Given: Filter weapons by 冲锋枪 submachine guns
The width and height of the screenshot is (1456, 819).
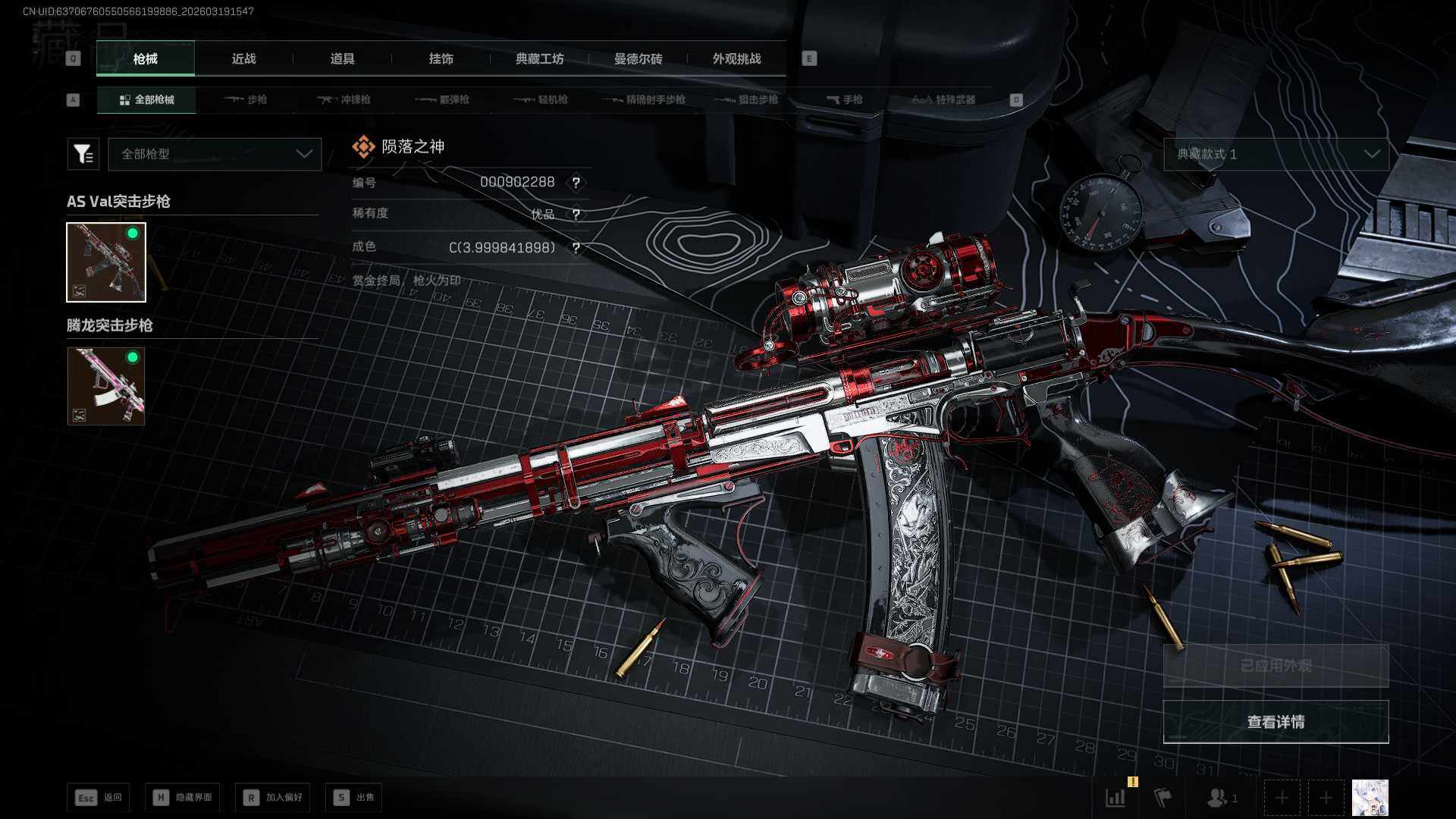Looking at the screenshot, I should [344, 100].
